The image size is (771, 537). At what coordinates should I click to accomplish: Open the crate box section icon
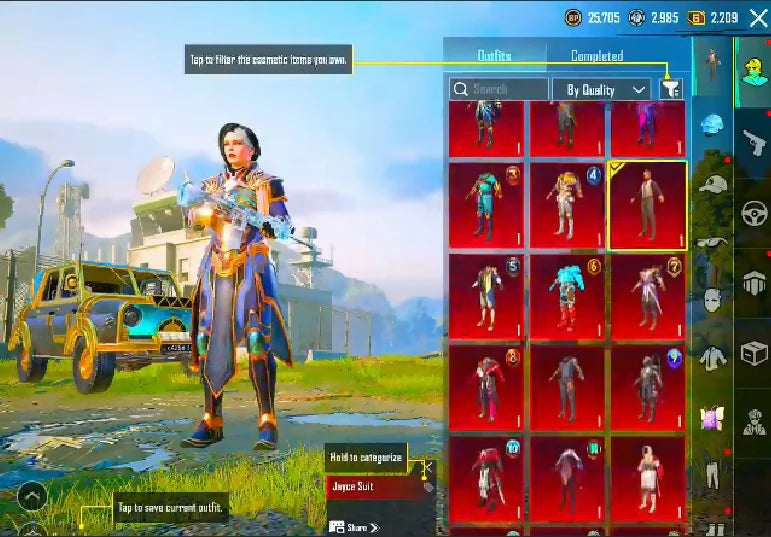pos(753,353)
